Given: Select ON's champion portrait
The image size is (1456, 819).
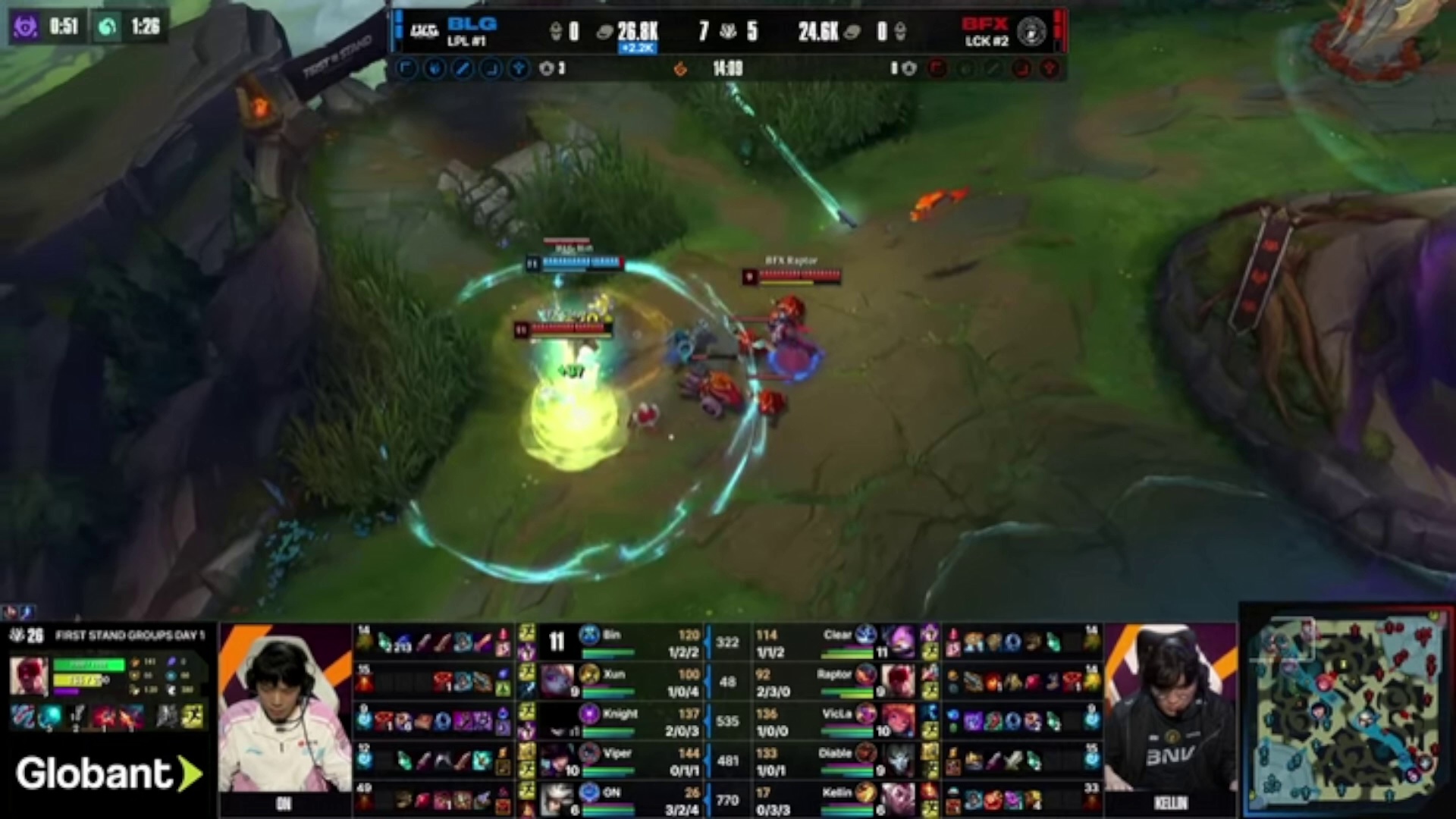Looking at the screenshot, I should pyautogui.click(x=557, y=799).
